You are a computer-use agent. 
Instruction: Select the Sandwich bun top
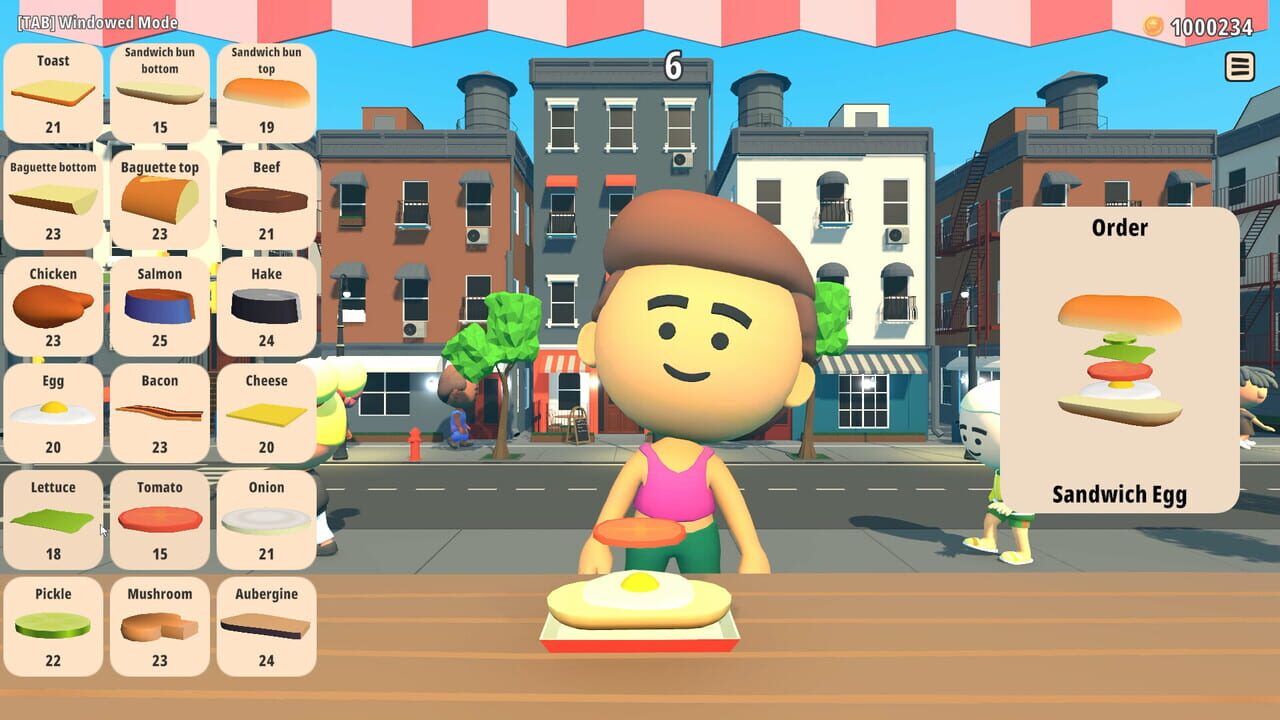click(266, 90)
